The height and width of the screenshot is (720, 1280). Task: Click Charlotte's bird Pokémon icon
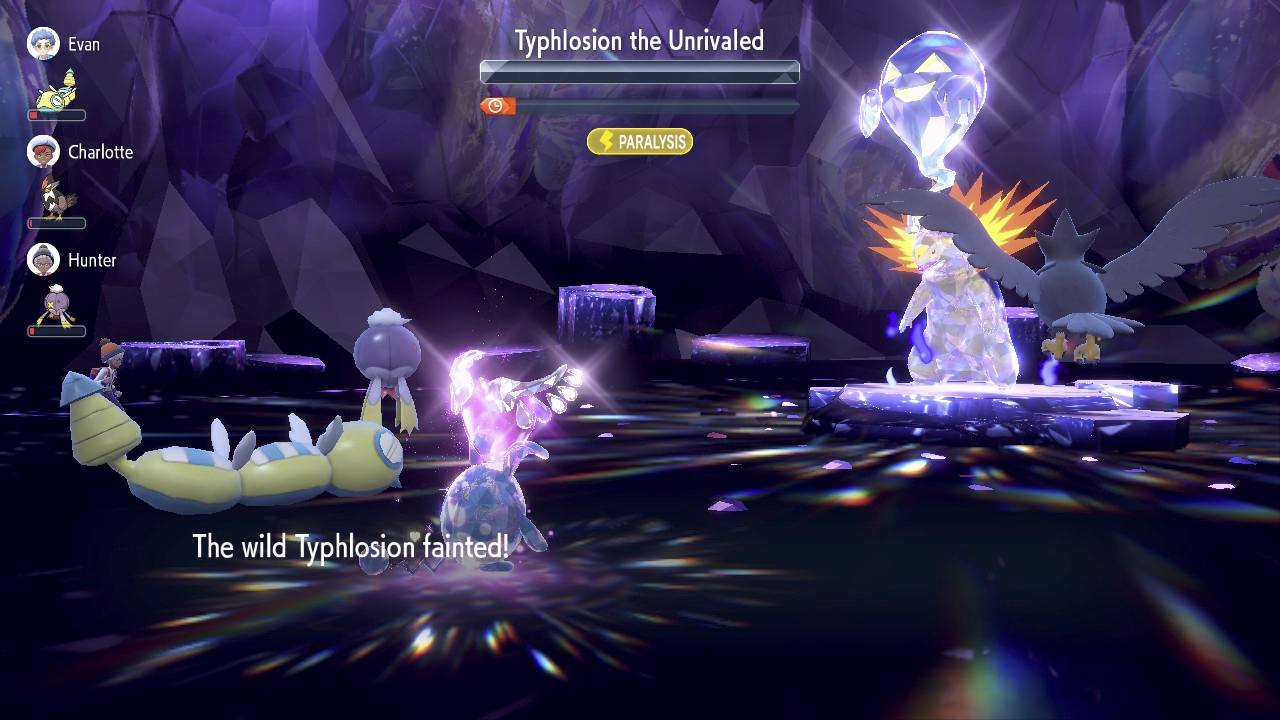pos(55,197)
